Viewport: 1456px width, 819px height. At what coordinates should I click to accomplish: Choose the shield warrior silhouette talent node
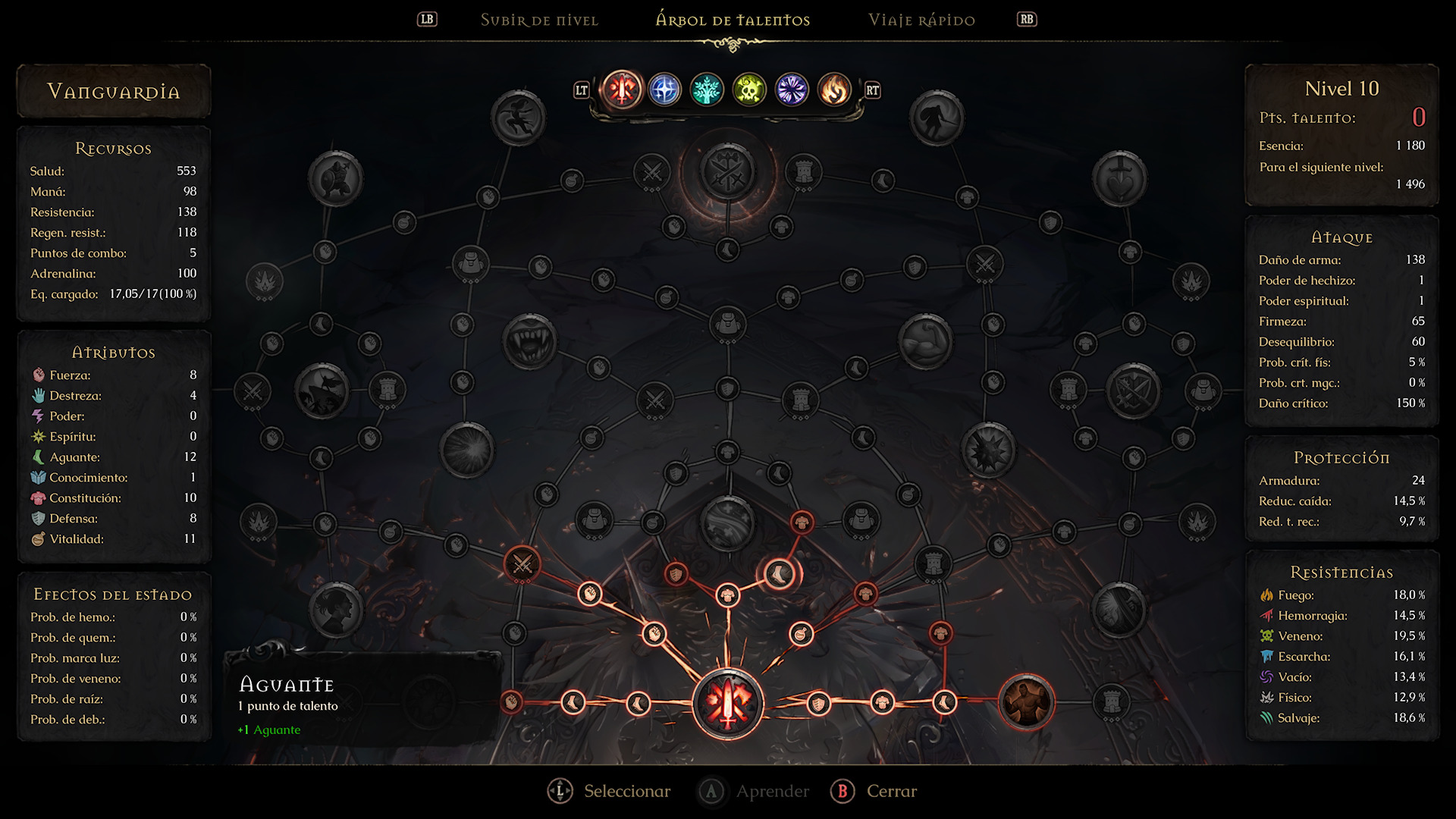click(x=335, y=179)
